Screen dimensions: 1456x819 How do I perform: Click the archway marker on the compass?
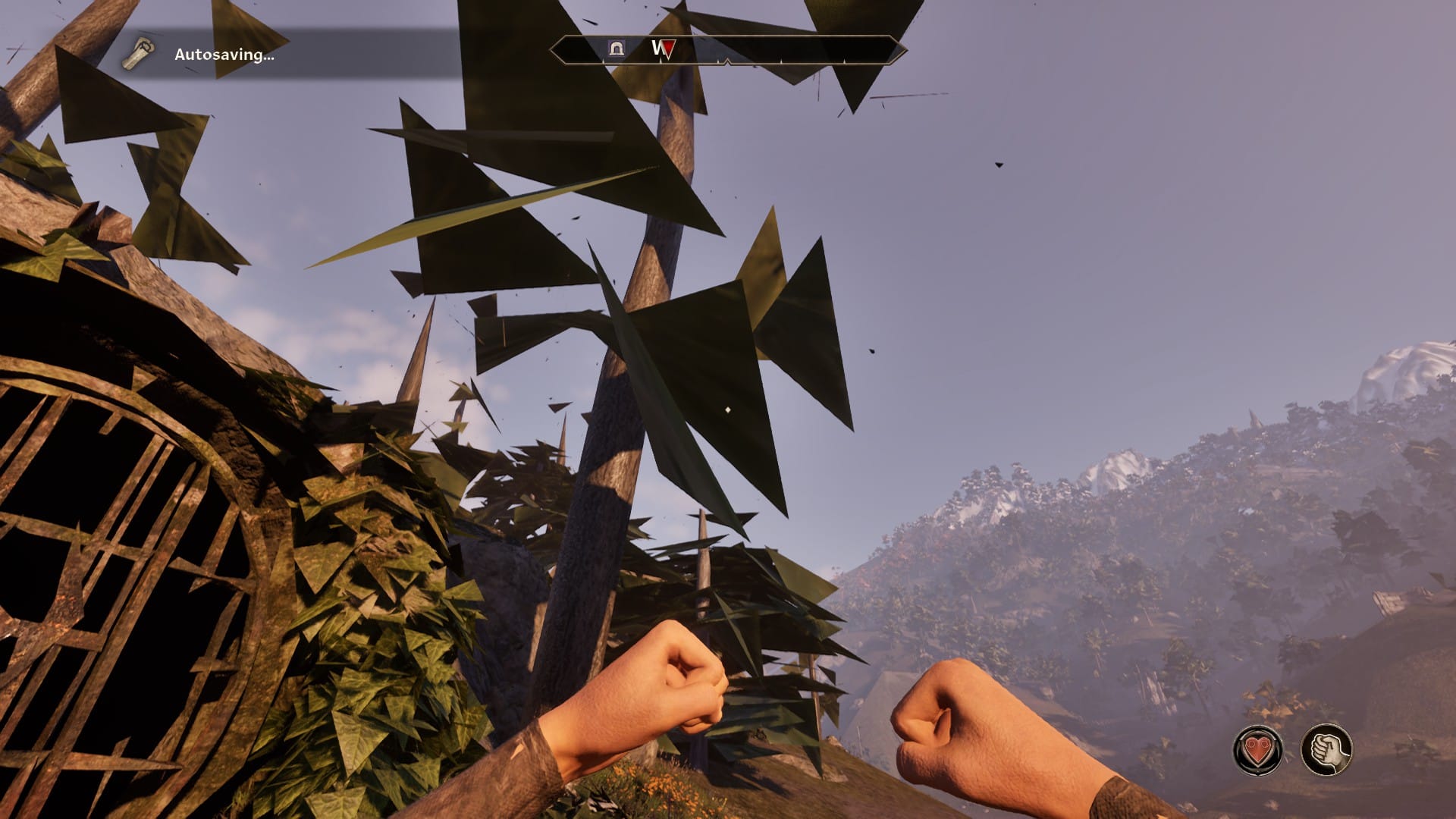[x=617, y=49]
